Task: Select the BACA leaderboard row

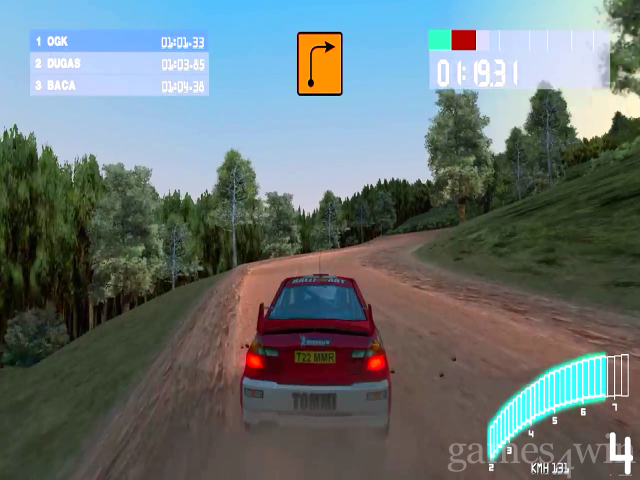Action: point(119,86)
